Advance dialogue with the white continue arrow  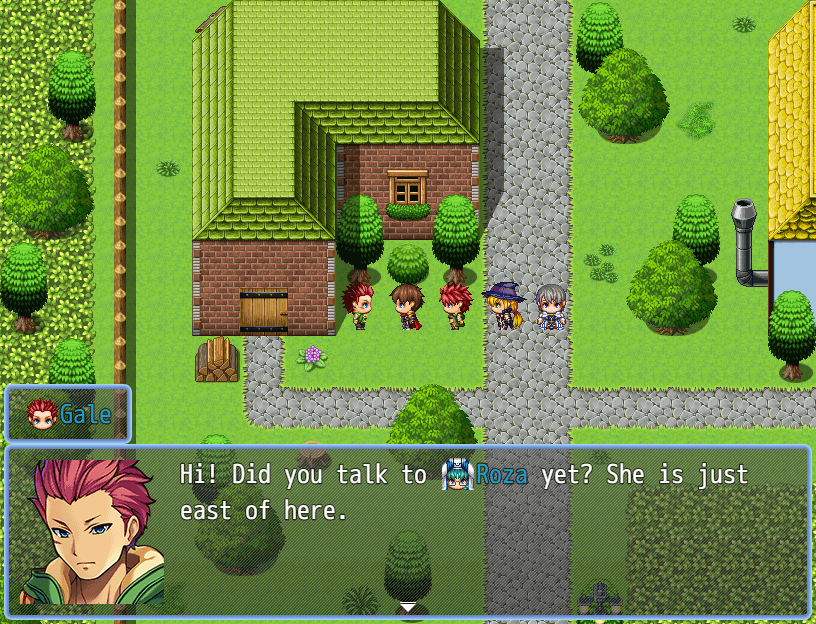tap(407, 607)
